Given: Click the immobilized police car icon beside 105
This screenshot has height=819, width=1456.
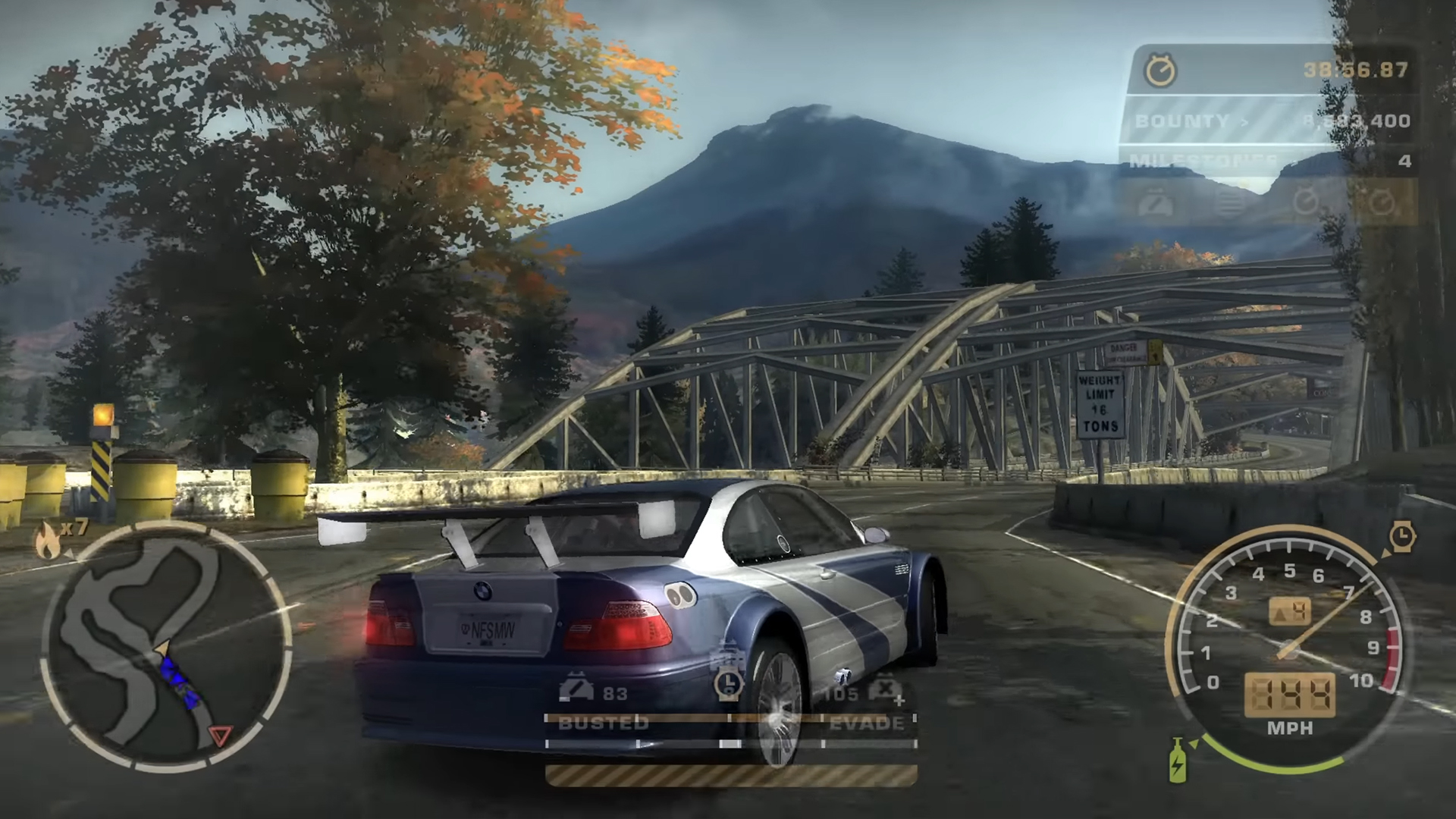Looking at the screenshot, I should pos(884,690).
